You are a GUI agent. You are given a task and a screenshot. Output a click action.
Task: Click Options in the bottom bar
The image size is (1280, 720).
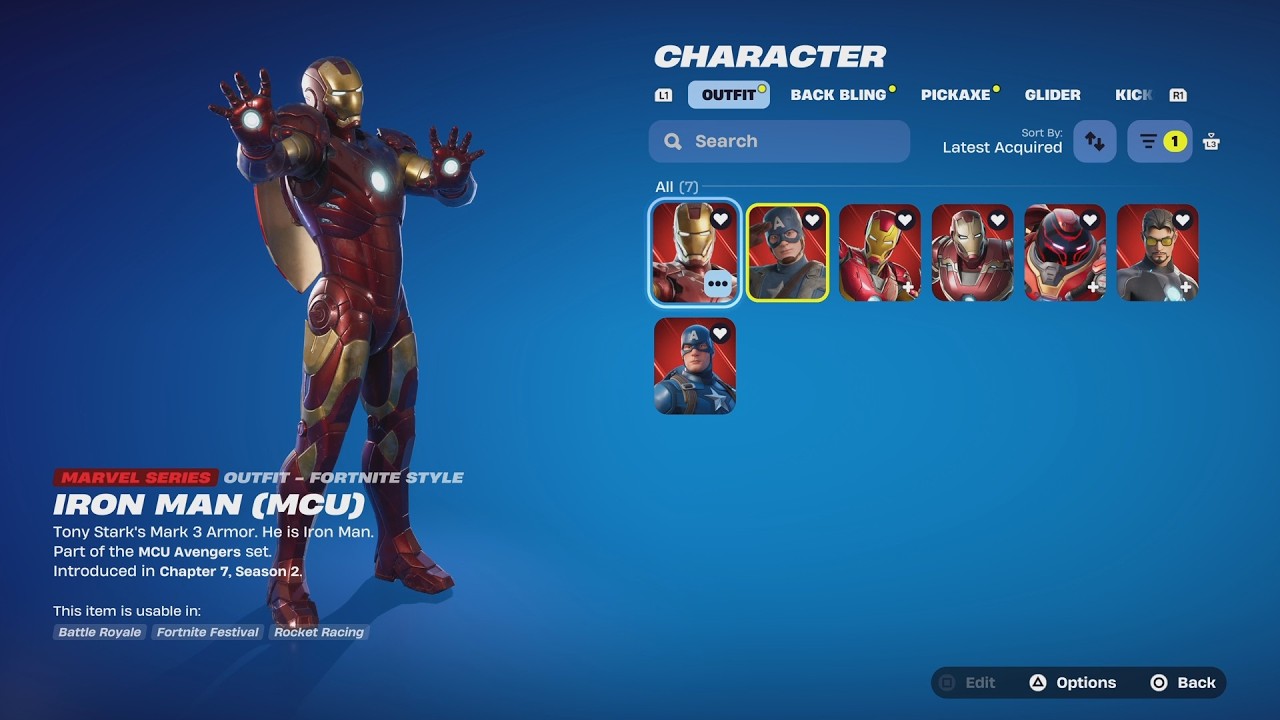[1073, 683]
